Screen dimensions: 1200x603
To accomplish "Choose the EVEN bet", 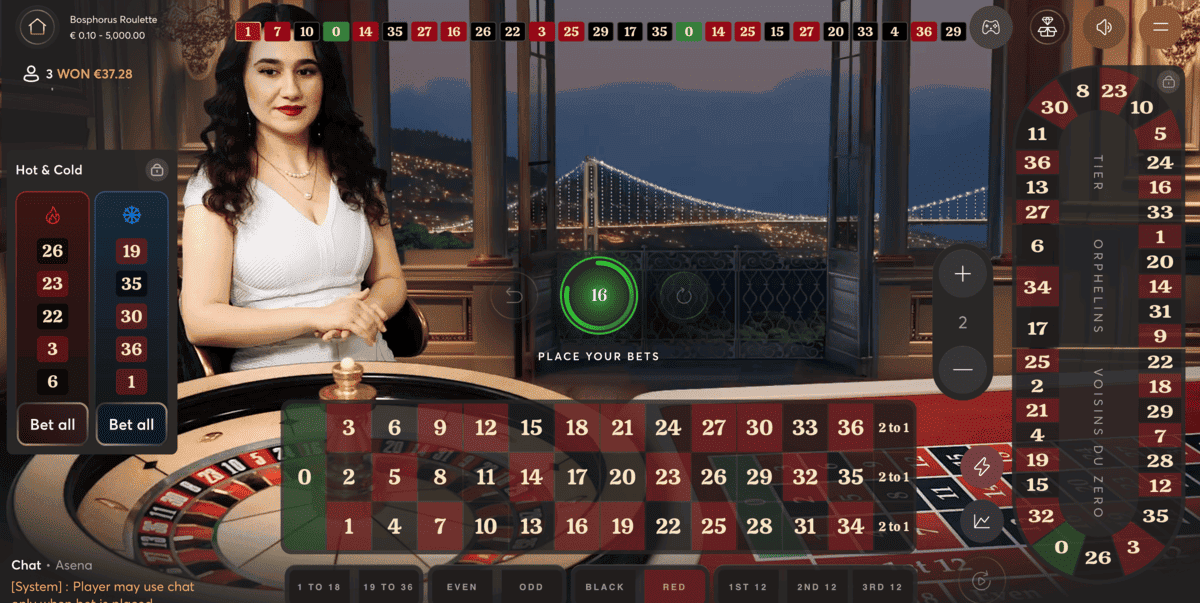I will (462, 587).
